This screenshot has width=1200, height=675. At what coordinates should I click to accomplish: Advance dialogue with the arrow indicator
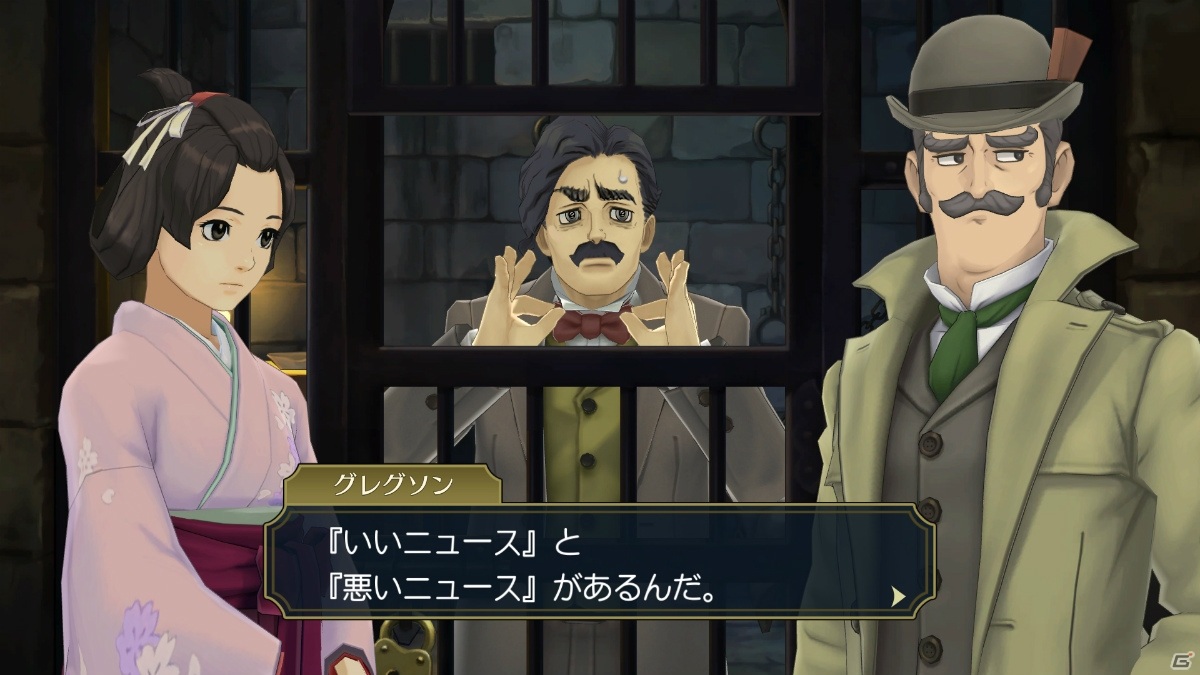[898, 596]
